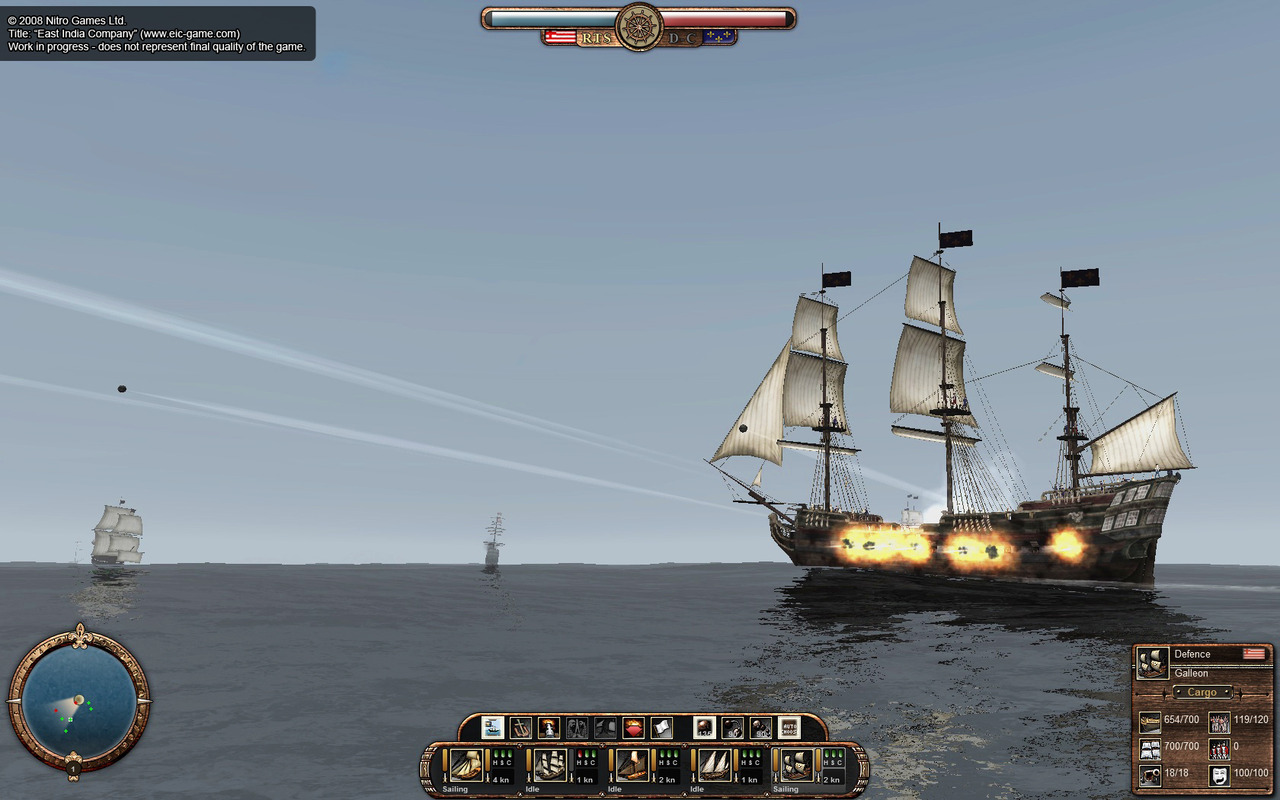1280x800 pixels.
Task: Switch to chain shot ammunition
Action: [732, 728]
